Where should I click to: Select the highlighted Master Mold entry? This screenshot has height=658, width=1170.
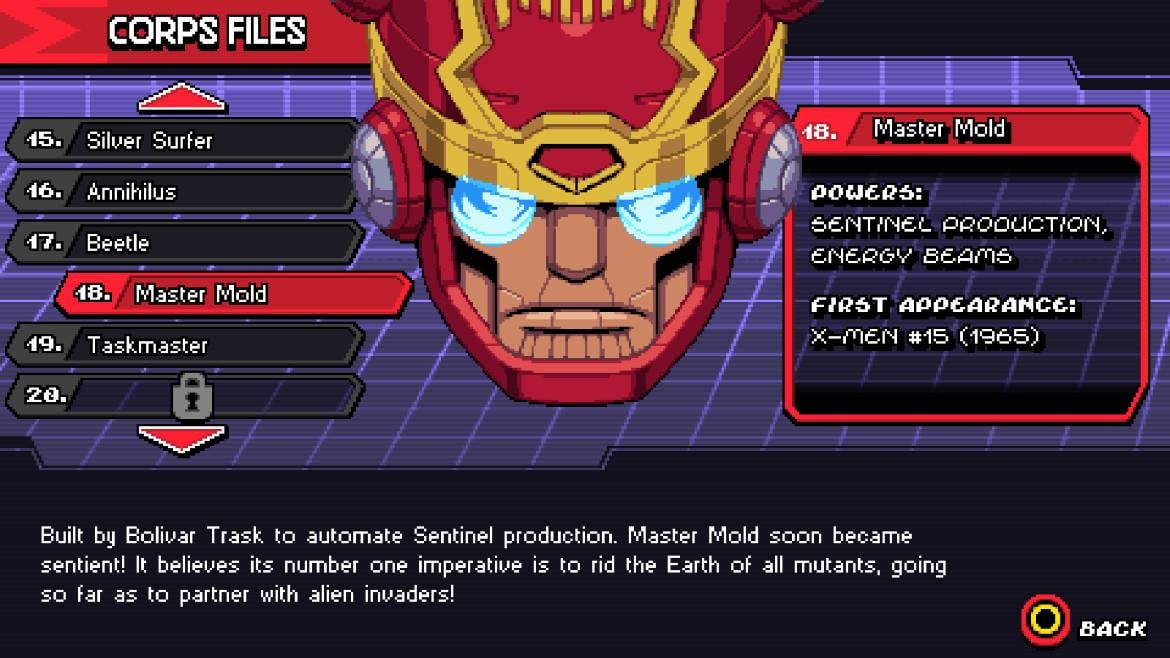(x=235, y=294)
